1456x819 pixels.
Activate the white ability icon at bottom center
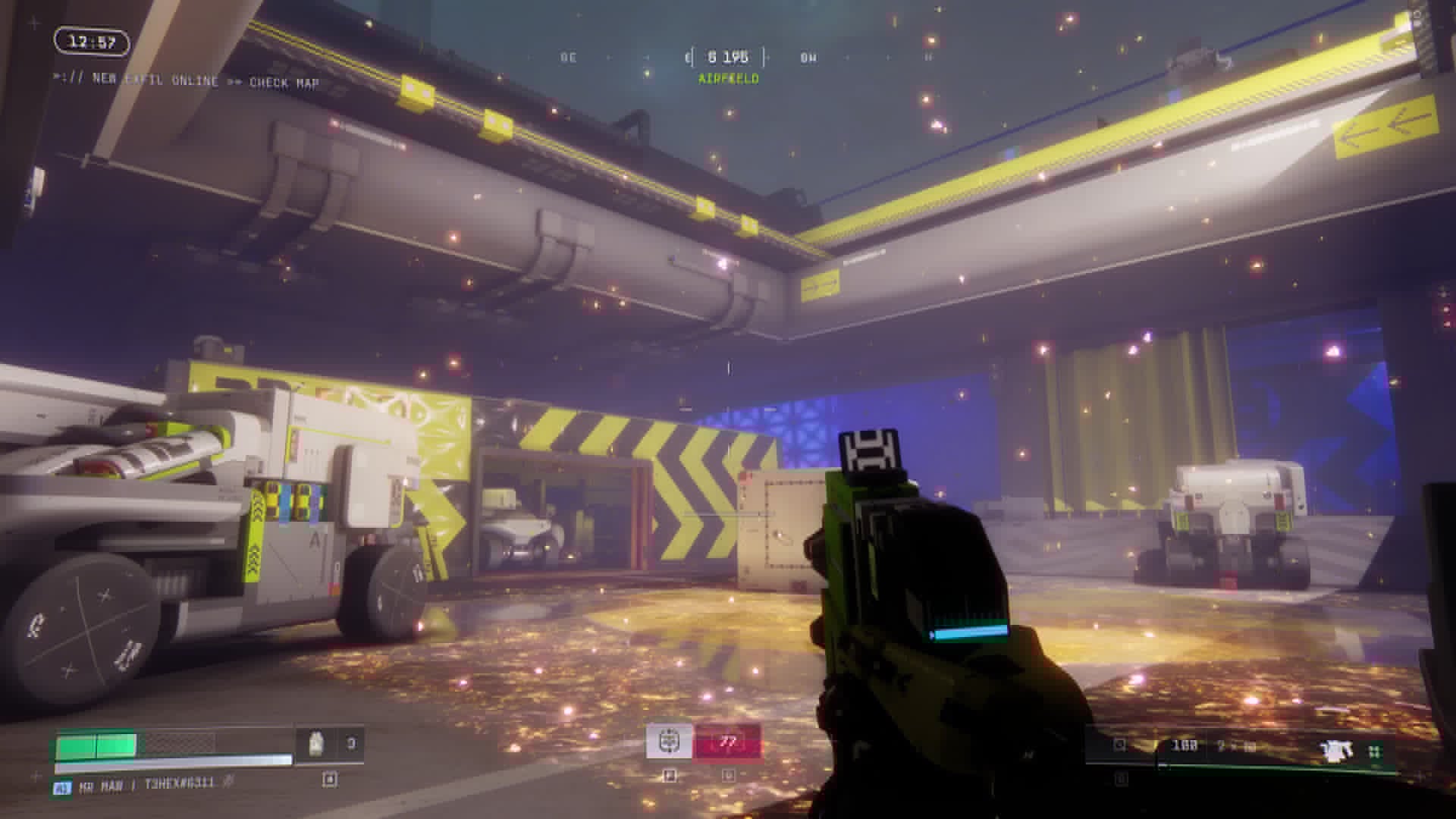(669, 741)
